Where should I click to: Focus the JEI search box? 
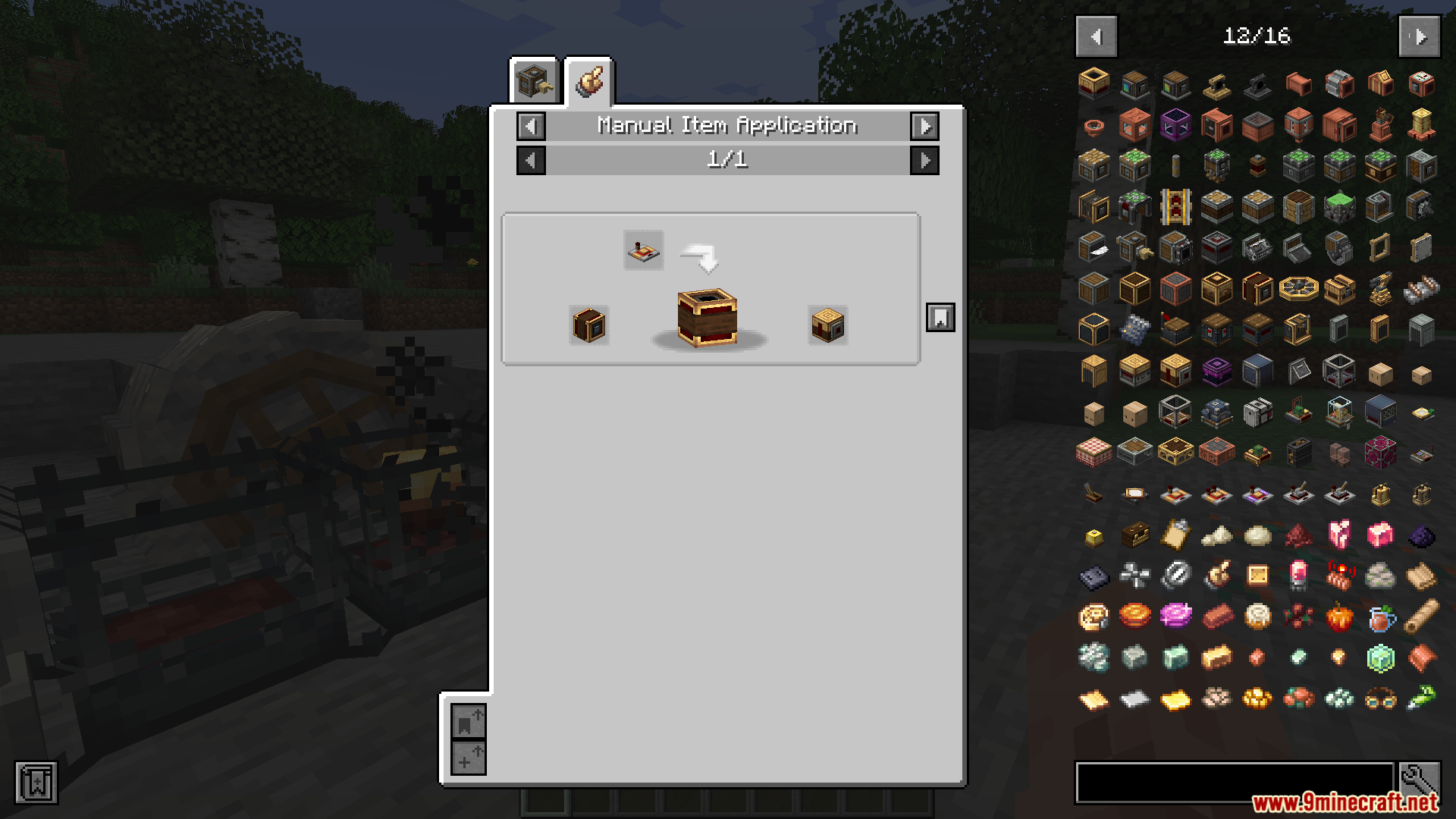(x=1235, y=783)
